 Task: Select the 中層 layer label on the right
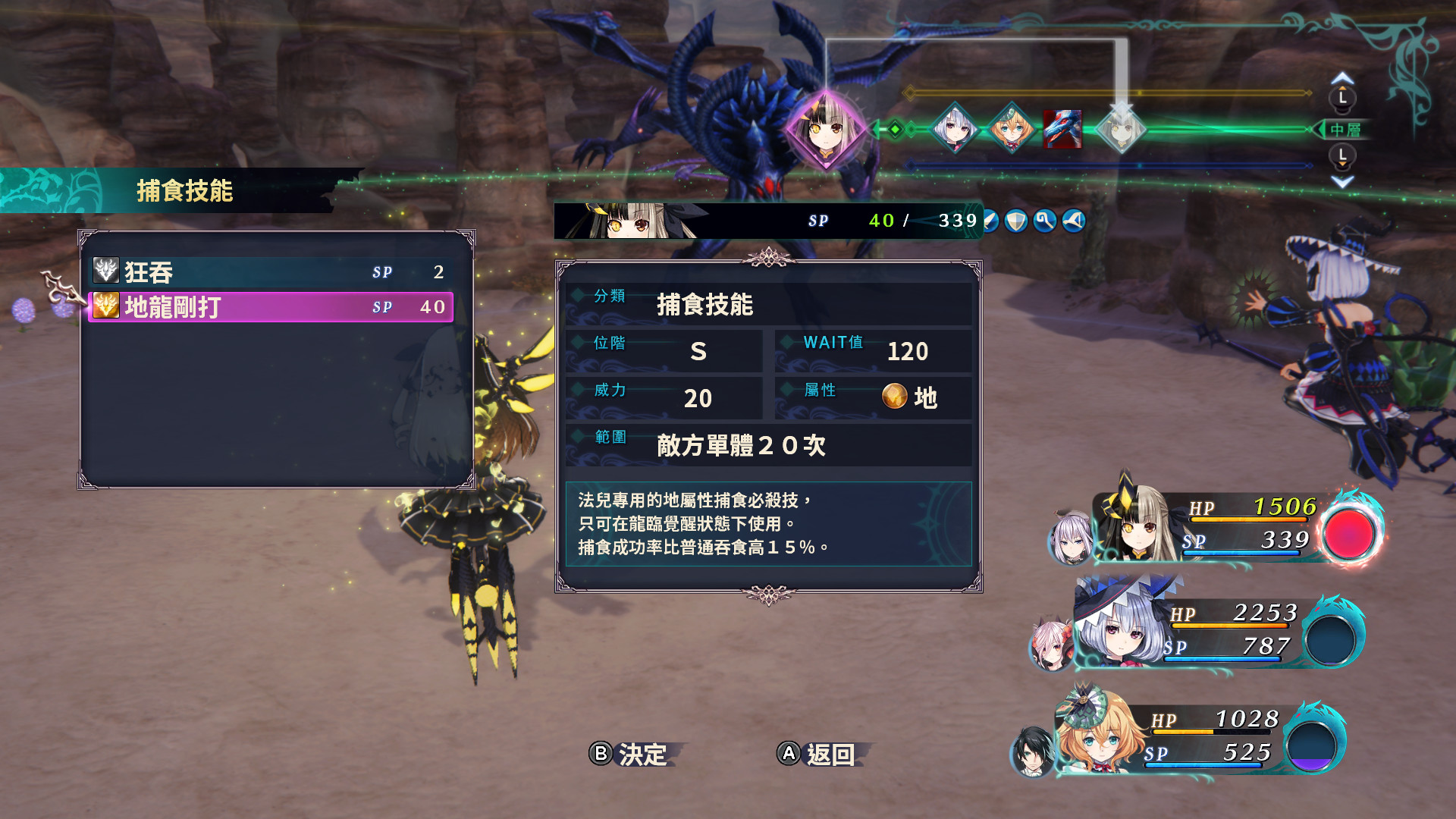(x=1347, y=130)
